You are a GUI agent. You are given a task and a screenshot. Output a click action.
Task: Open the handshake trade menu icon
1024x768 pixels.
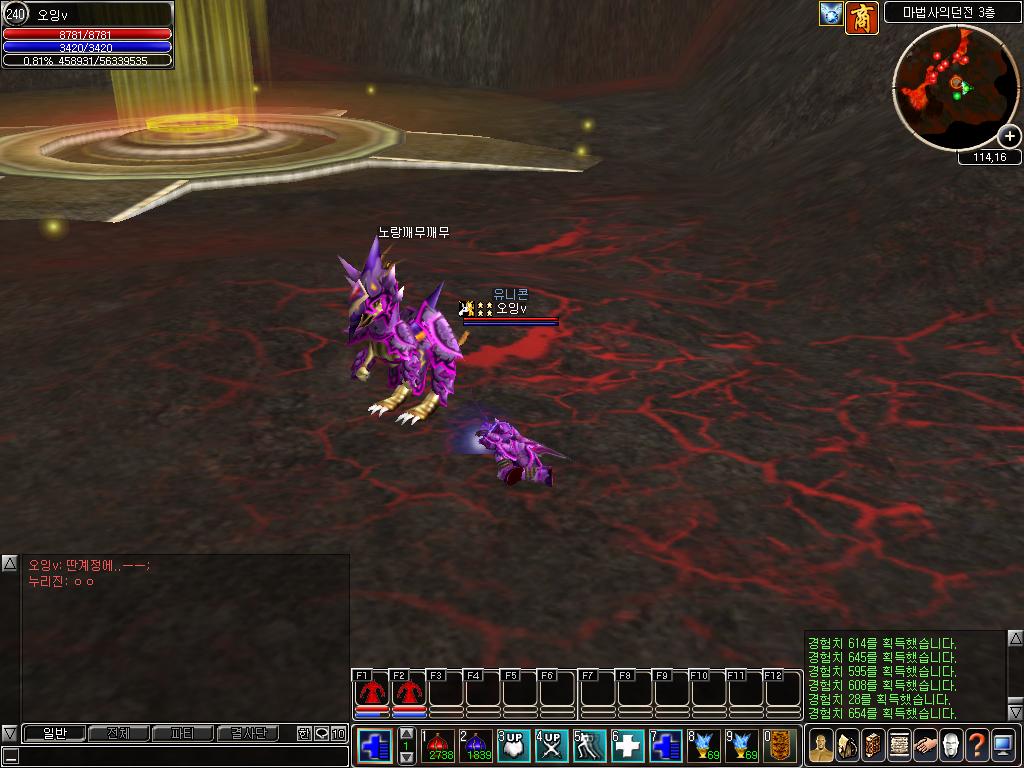[x=925, y=746]
